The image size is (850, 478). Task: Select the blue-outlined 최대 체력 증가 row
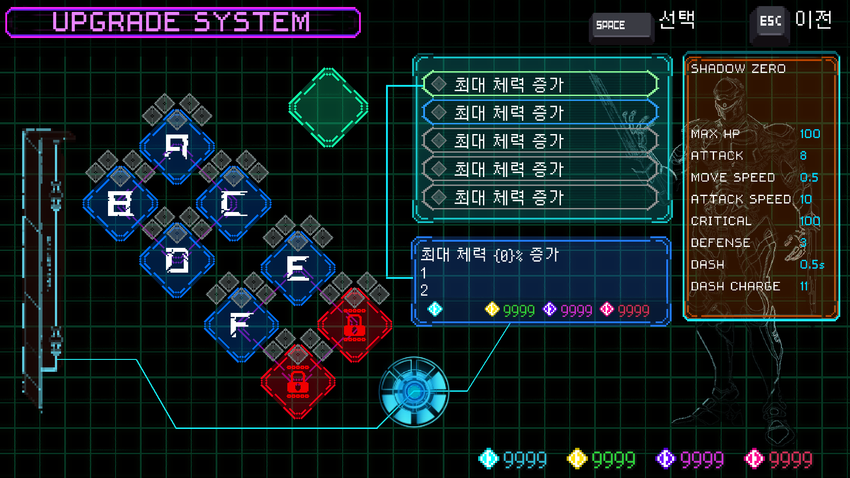[x=540, y=112]
